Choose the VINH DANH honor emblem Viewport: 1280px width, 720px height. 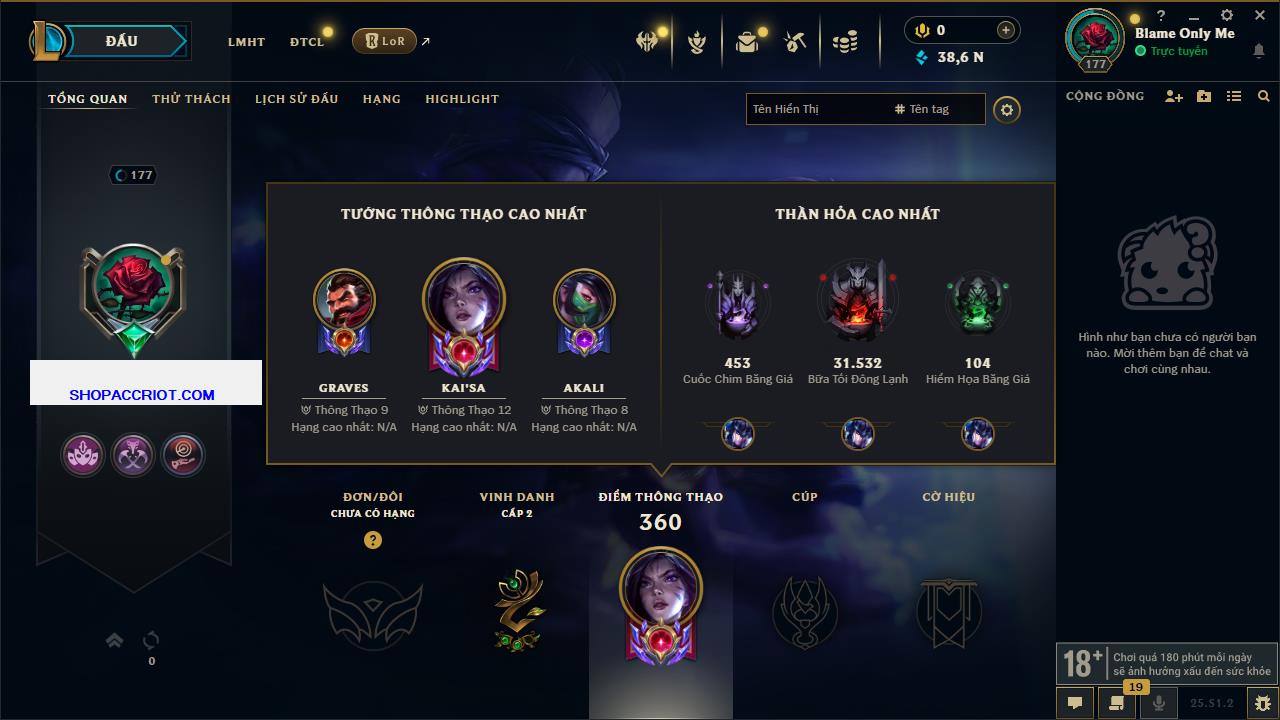pos(517,610)
